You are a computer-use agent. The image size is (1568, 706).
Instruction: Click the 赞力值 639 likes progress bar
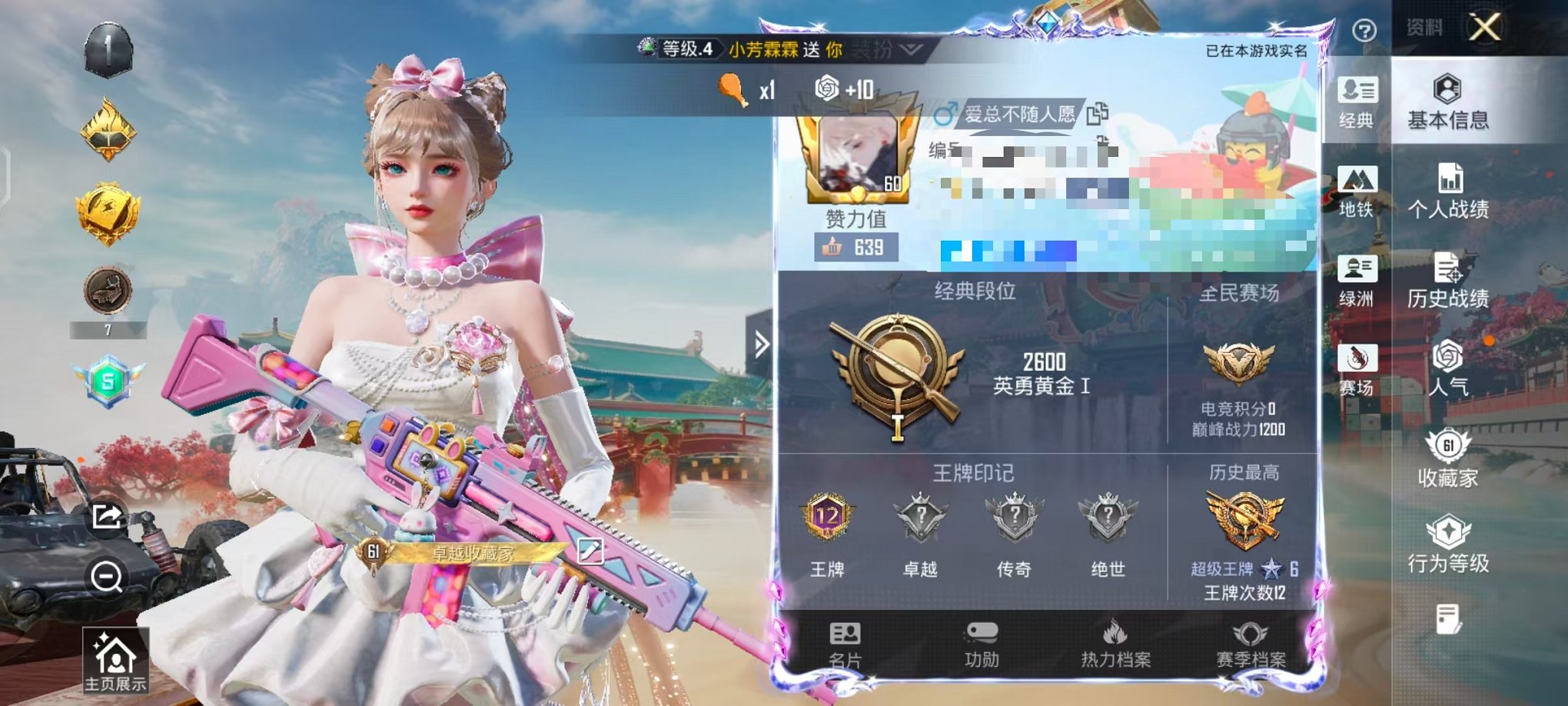click(x=855, y=247)
